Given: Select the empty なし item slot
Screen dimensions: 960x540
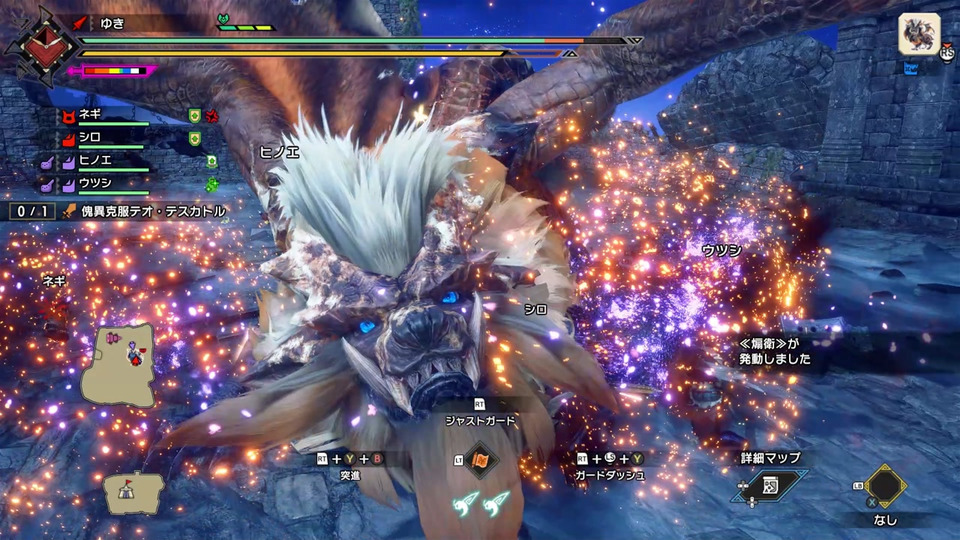Looking at the screenshot, I should pyautogui.click(x=883, y=486).
